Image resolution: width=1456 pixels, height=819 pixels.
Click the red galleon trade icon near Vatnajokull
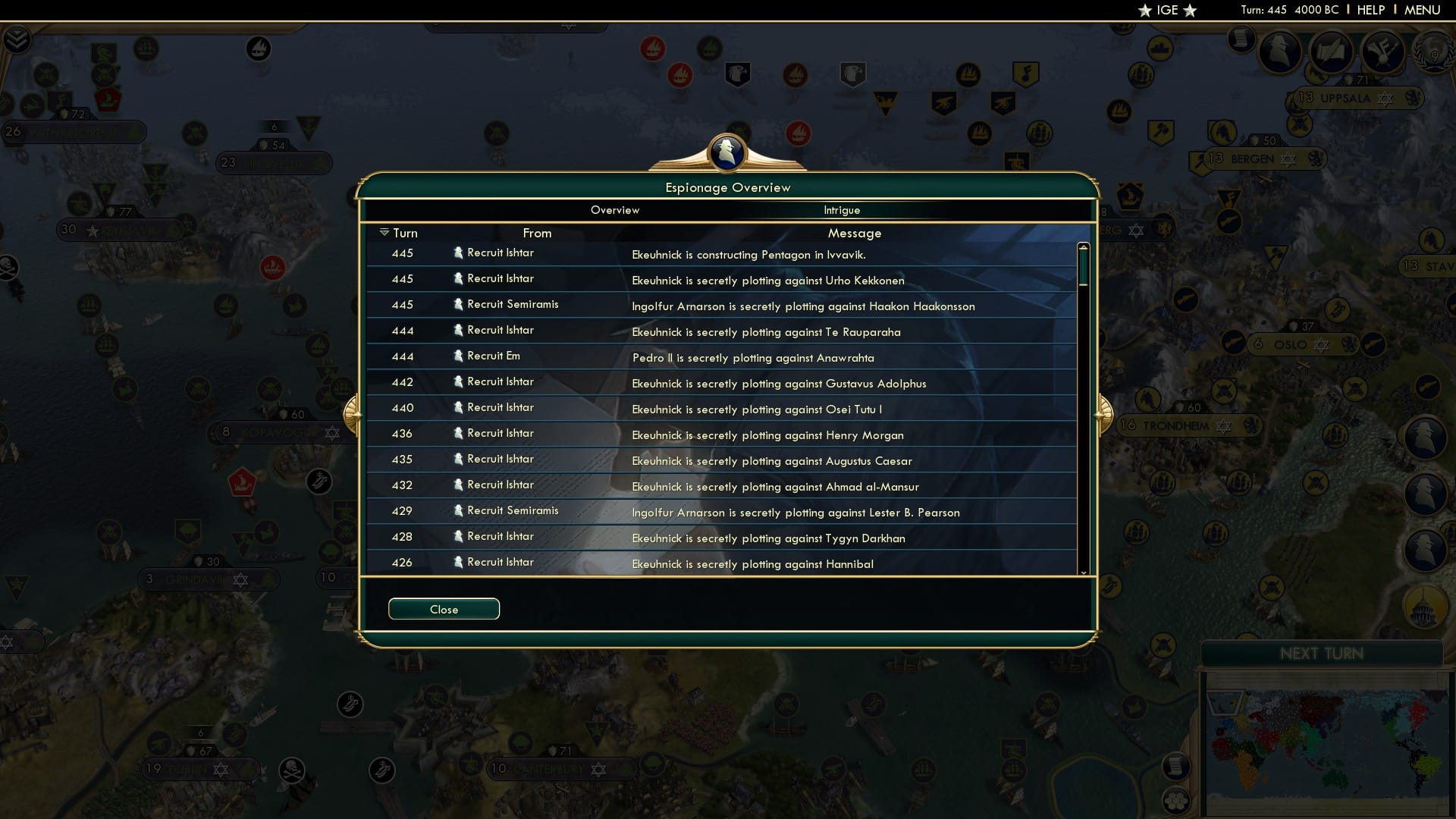(x=108, y=97)
